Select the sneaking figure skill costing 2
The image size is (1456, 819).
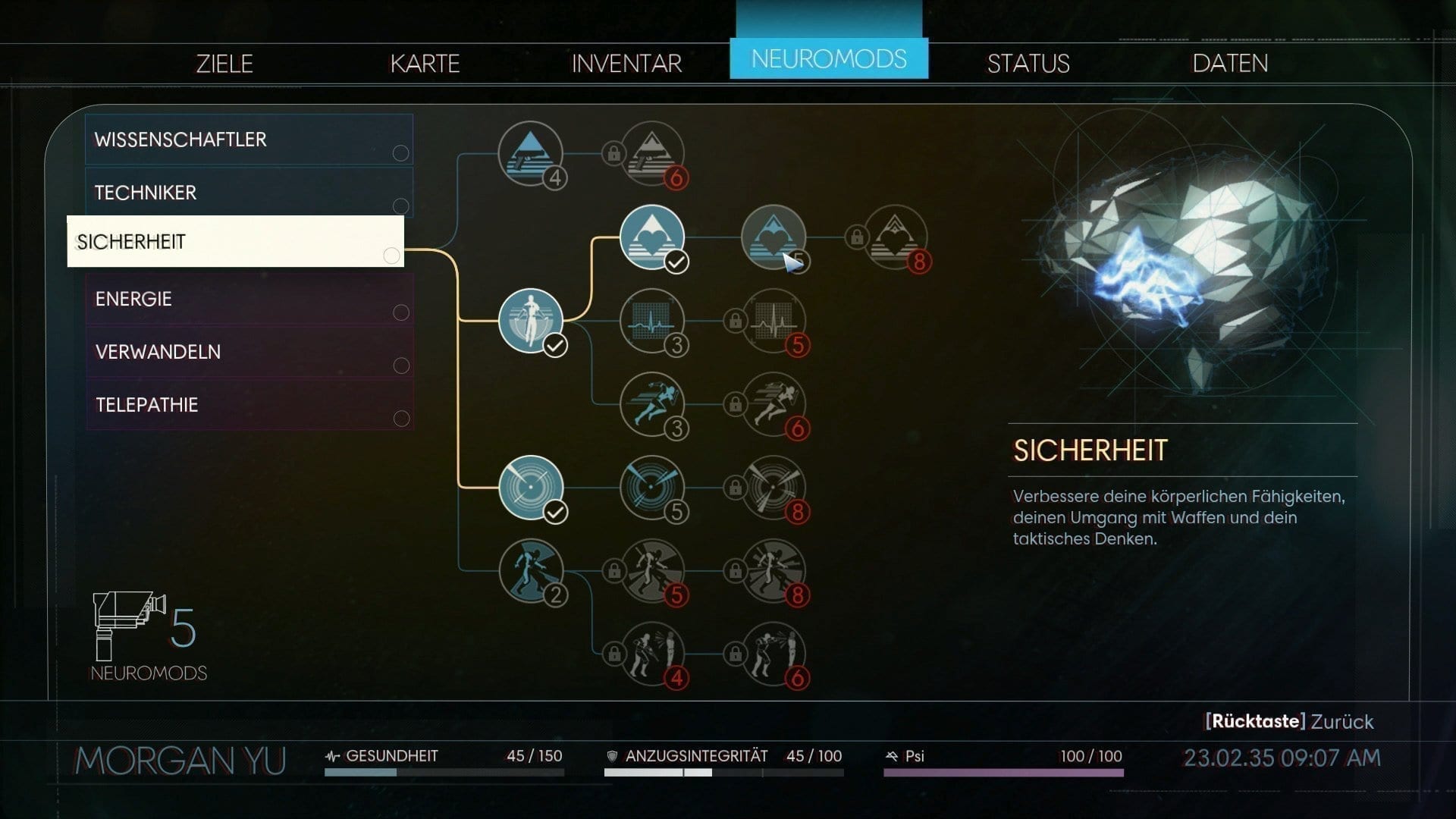530,571
